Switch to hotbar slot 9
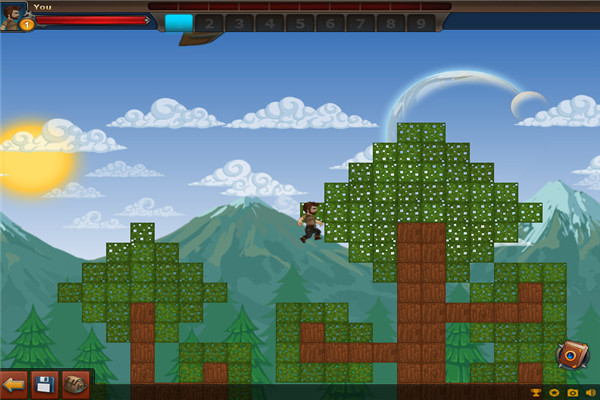The image size is (600, 400). pyautogui.click(x=422, y=23)
